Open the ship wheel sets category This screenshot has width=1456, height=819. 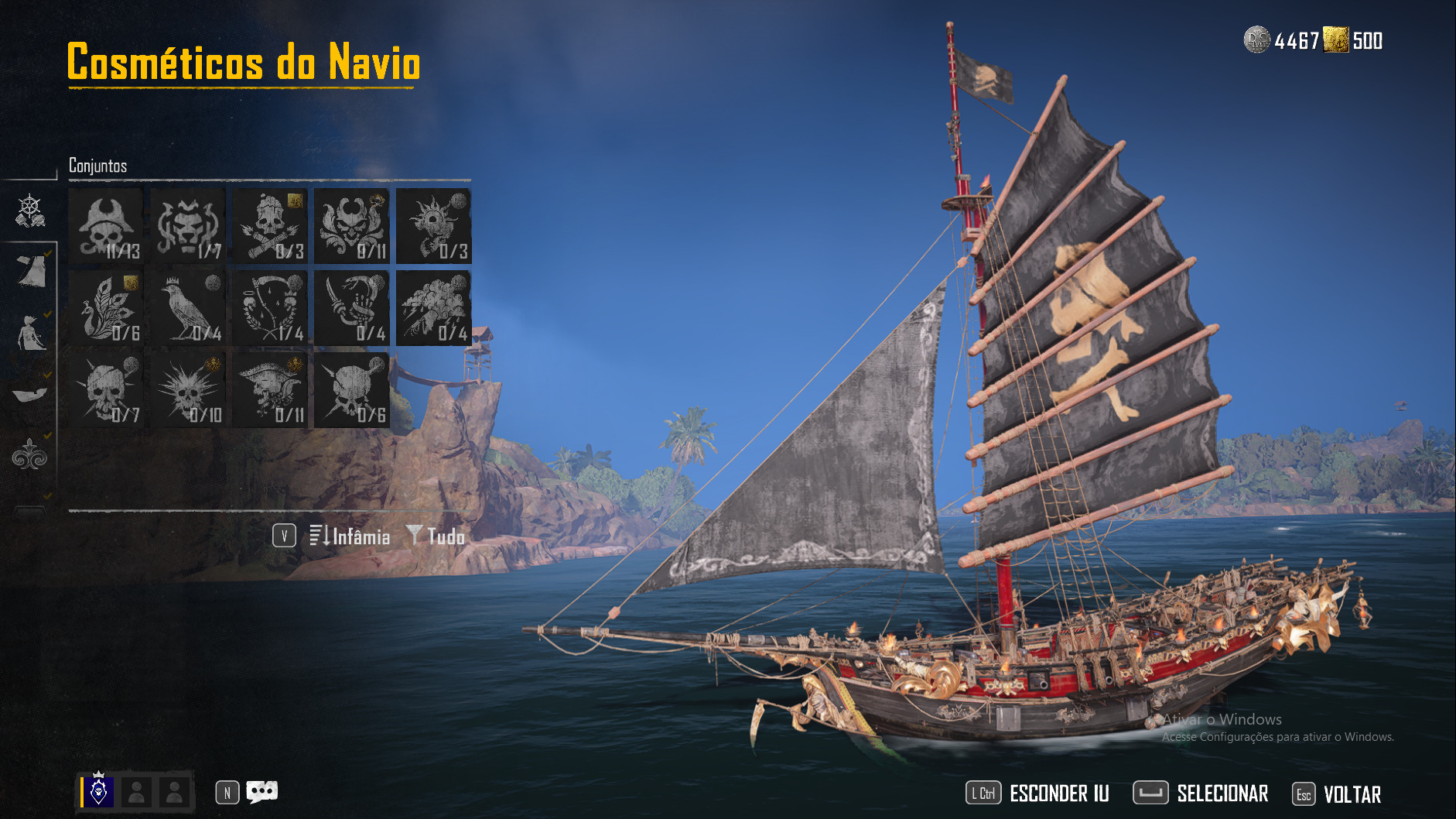(x=30, y=211)
